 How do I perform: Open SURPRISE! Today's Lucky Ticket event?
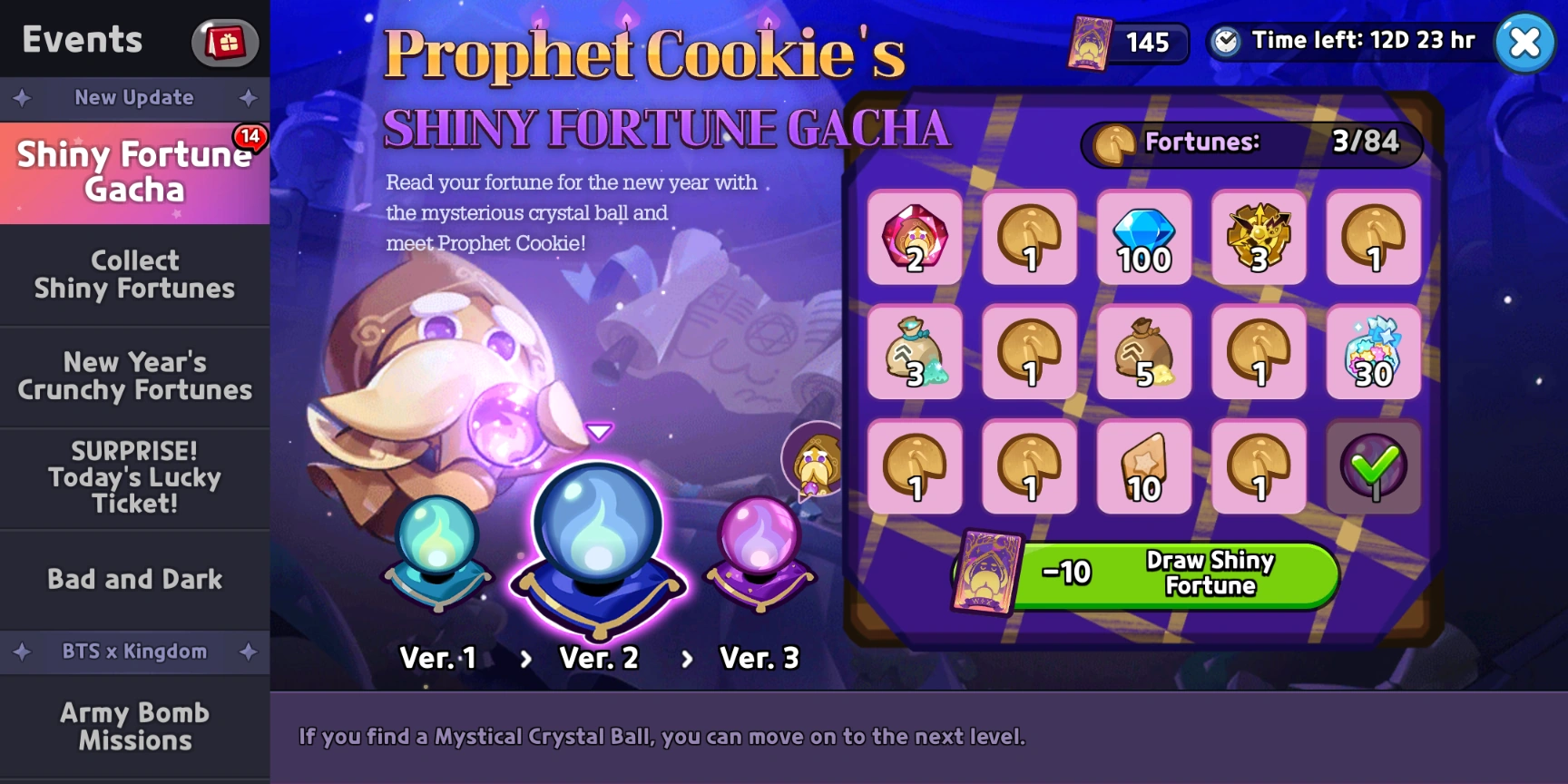point(134,476)
